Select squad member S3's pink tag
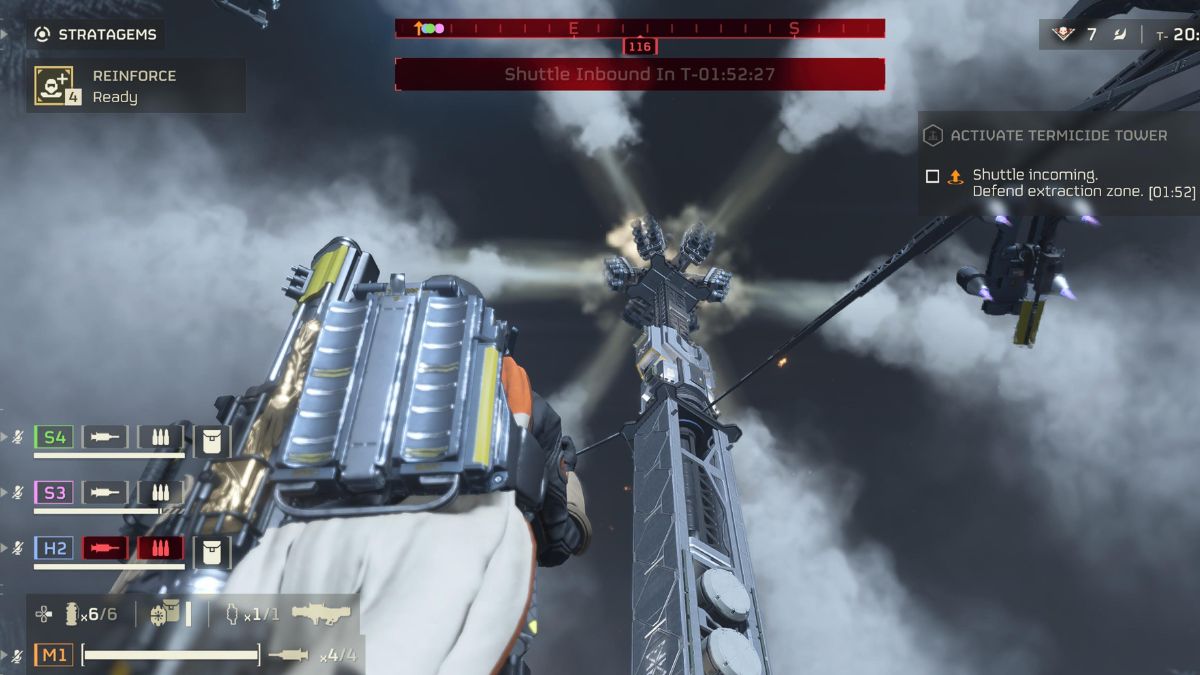Viewport: 1200px width, 675px height. (x=54, y=492)
